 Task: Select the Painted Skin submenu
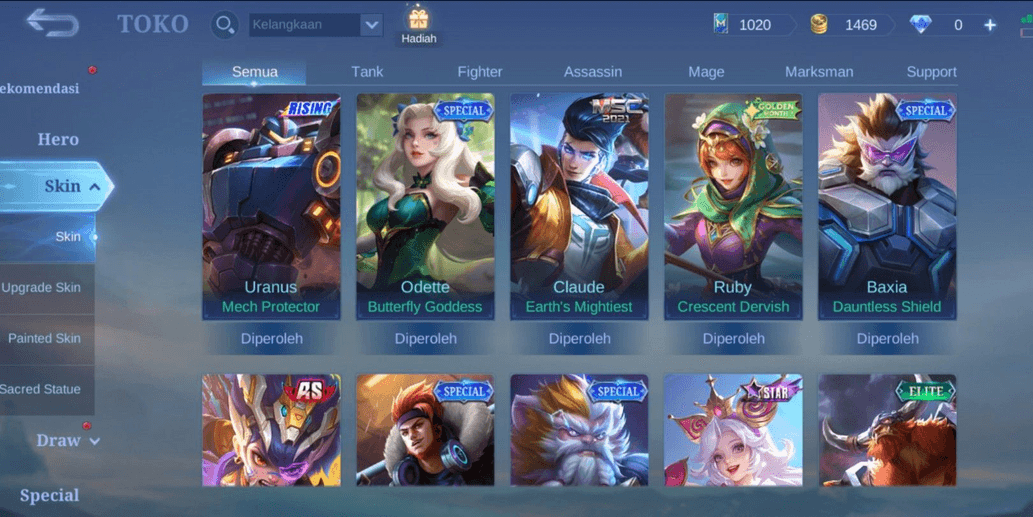click(44, 338)
